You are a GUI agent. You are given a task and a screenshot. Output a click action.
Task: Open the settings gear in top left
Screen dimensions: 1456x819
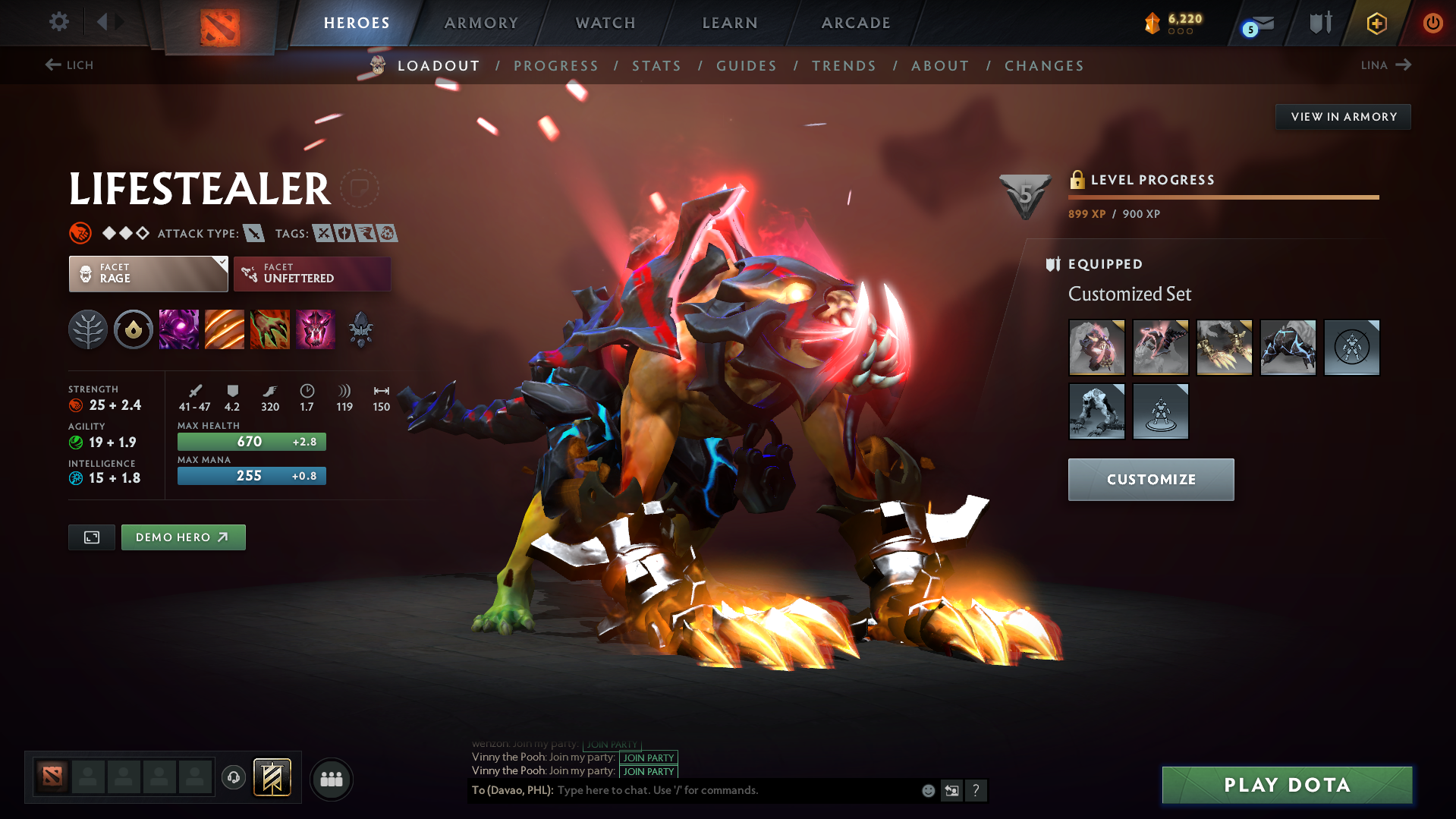tap(58, 22)
